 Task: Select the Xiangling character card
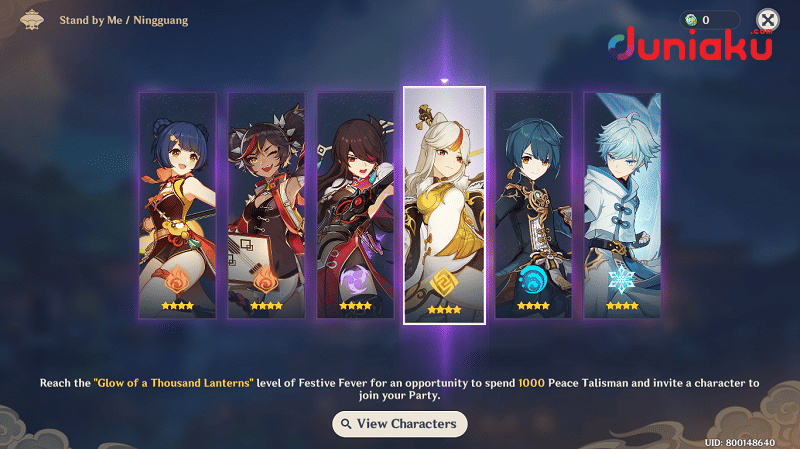click(177, 205)
